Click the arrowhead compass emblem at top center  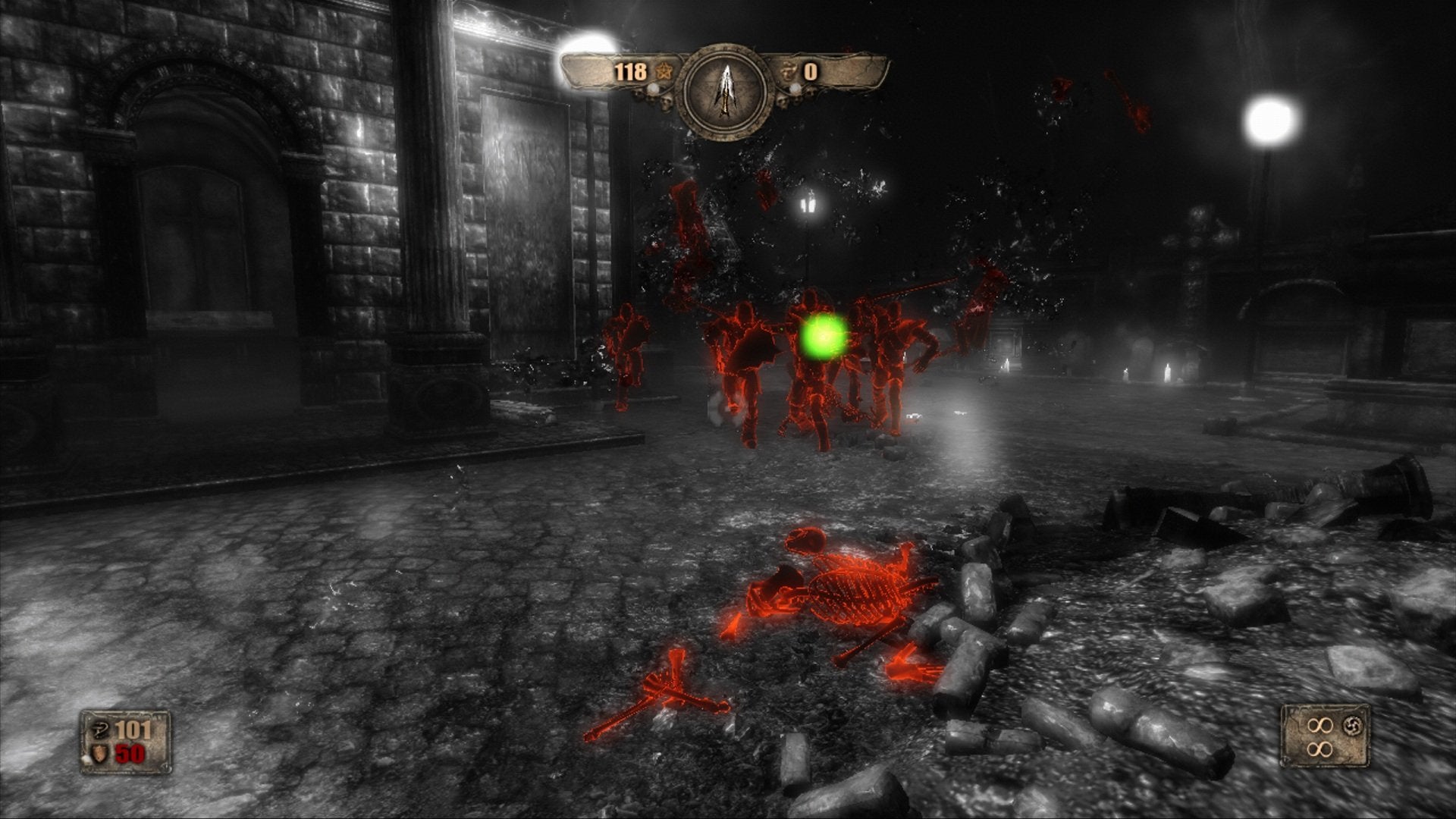[726, 89]
